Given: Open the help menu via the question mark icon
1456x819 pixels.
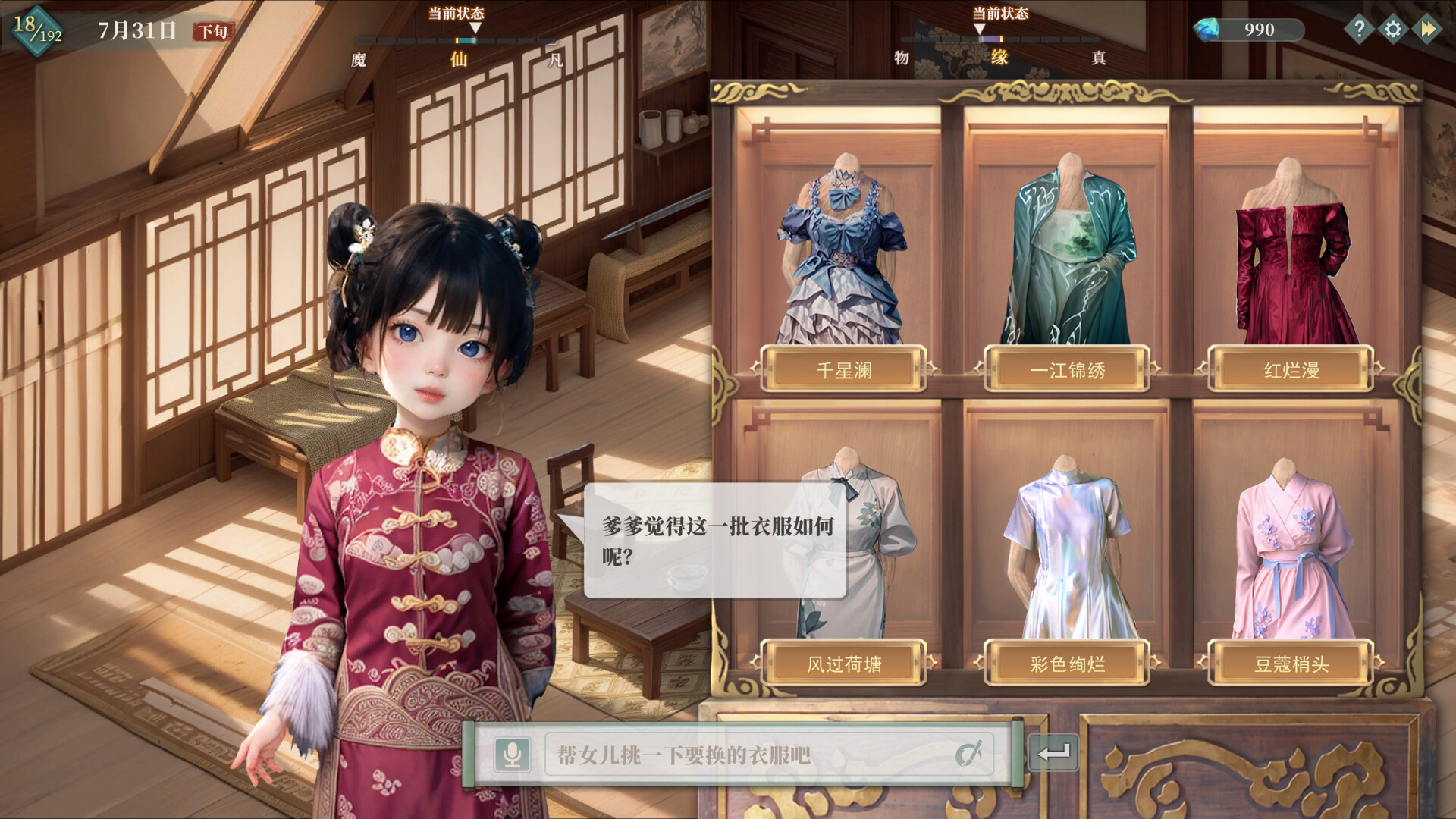Looking at the screenshot, I should [x=1360, y=29].
